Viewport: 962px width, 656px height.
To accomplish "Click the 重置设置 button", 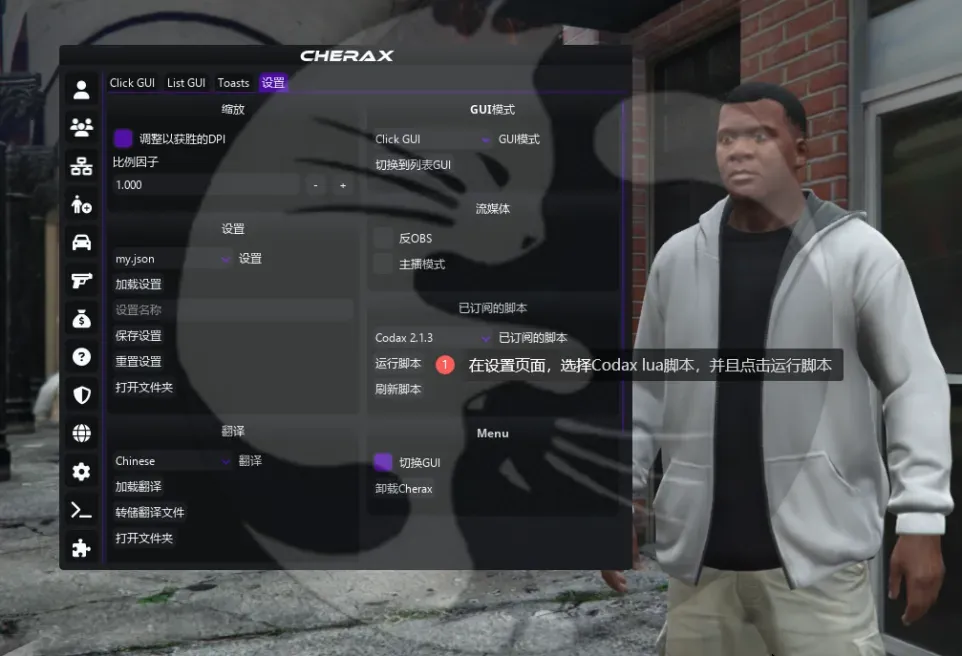I will 139,362.
